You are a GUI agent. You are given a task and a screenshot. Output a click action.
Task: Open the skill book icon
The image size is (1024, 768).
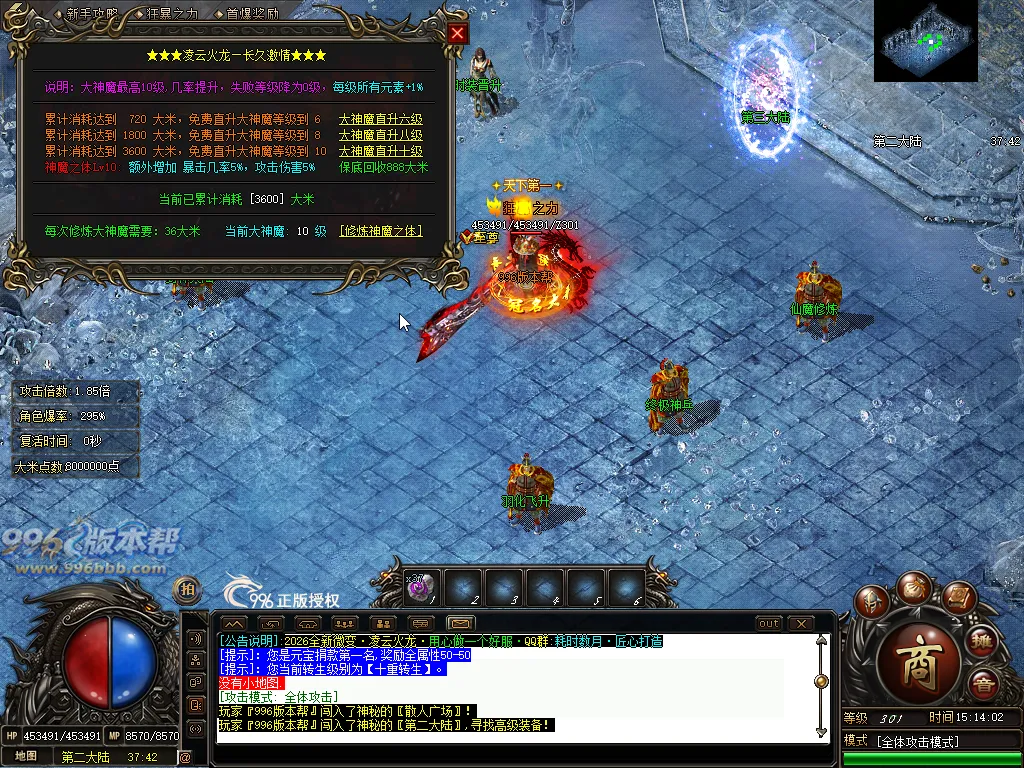click(956, 599)
